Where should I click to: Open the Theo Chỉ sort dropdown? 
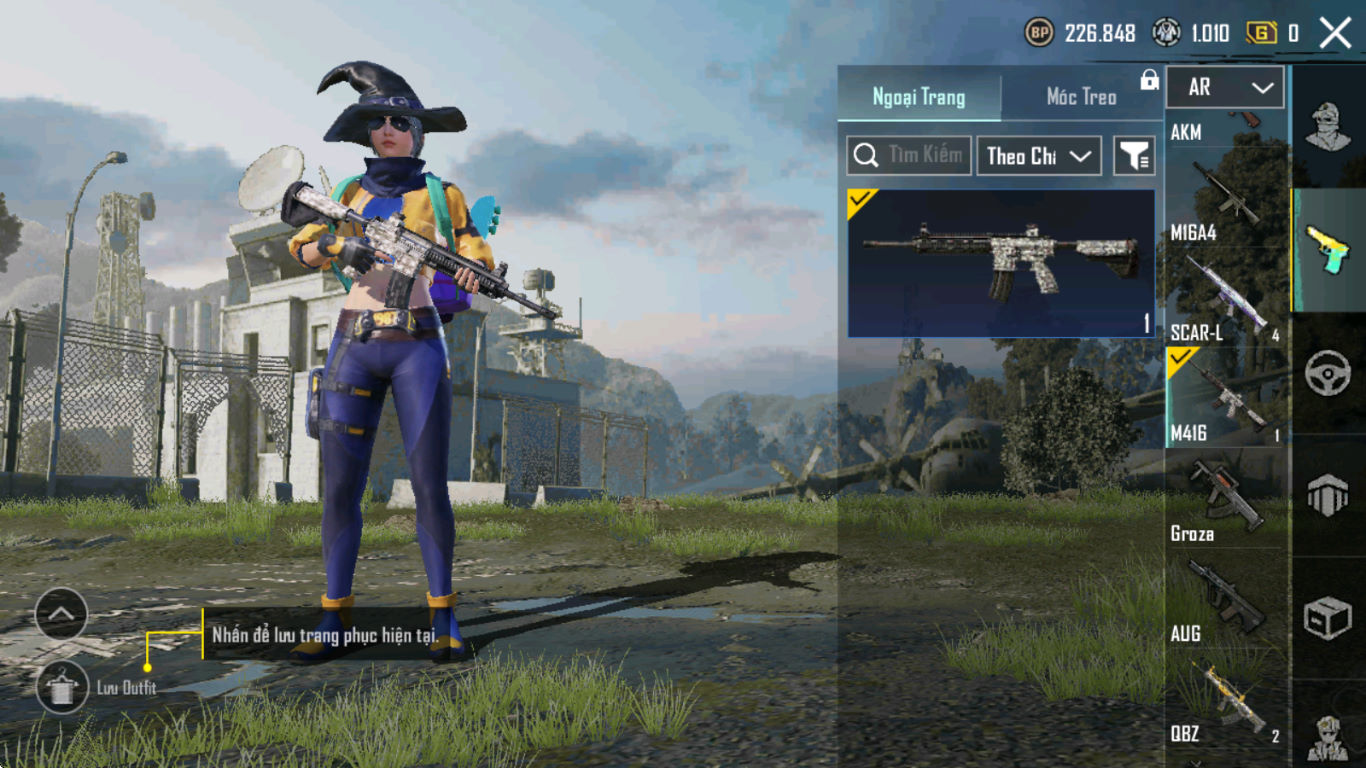point(1038,156)
